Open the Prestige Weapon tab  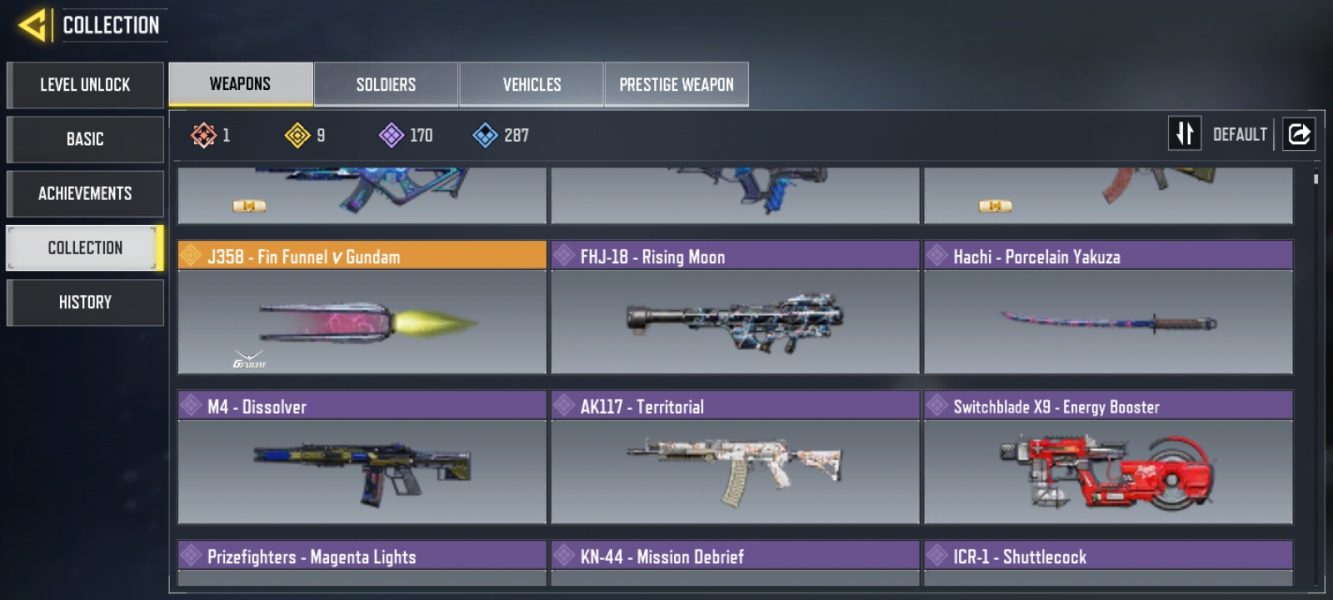tap(676, 85)
